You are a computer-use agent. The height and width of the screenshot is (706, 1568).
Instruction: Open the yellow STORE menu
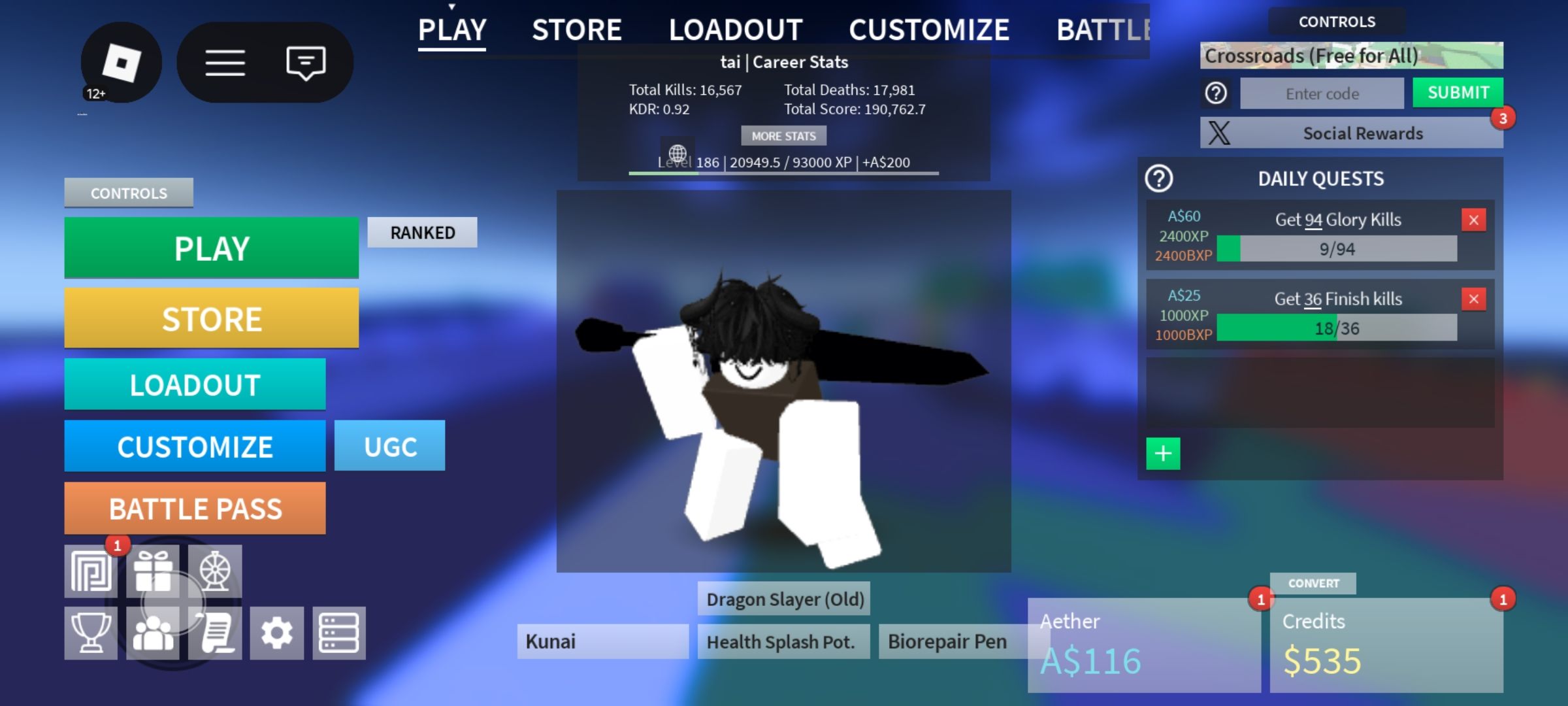point(211,318)
